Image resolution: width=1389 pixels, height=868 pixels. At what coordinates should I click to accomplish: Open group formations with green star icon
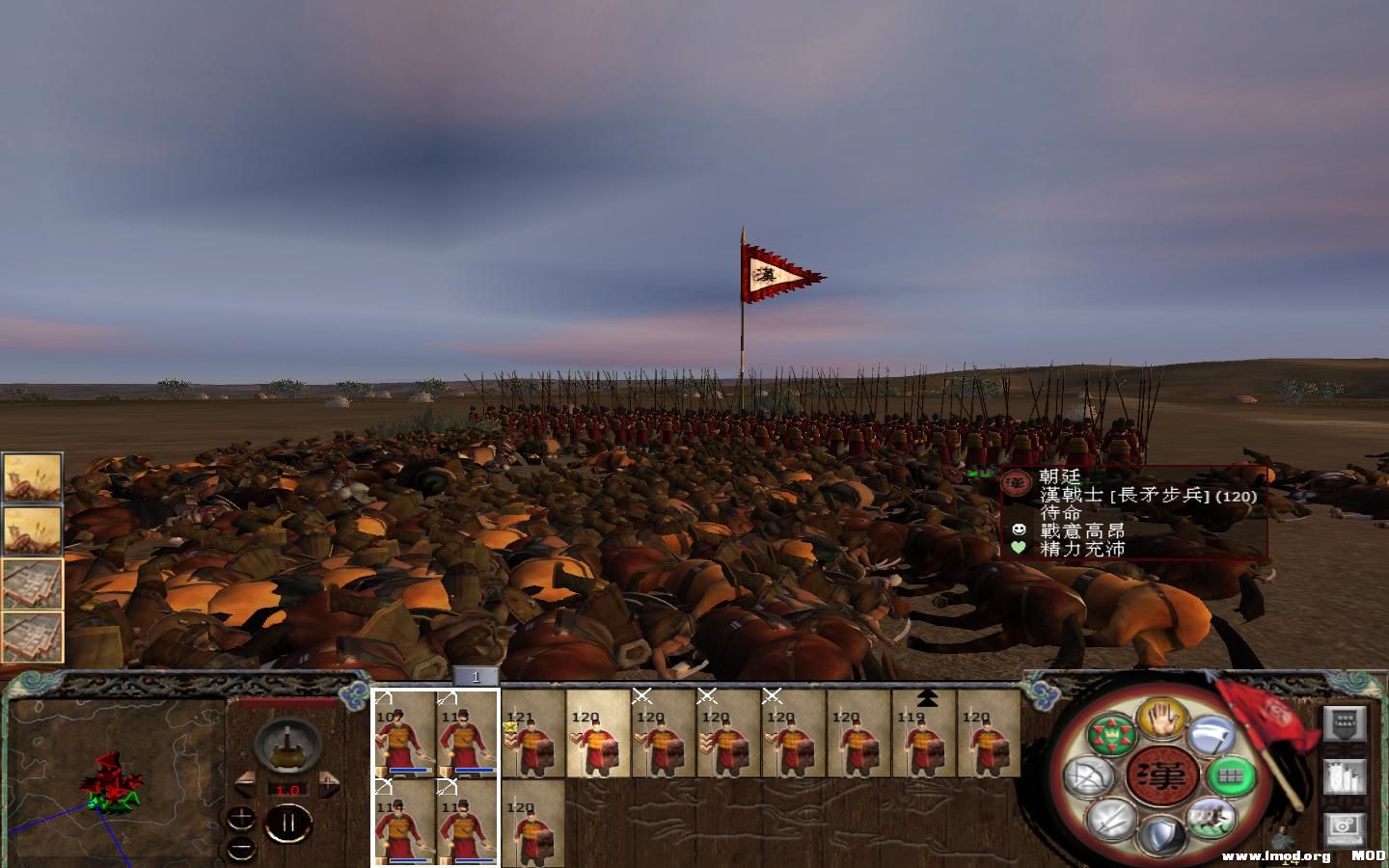tap(1111, 734)
